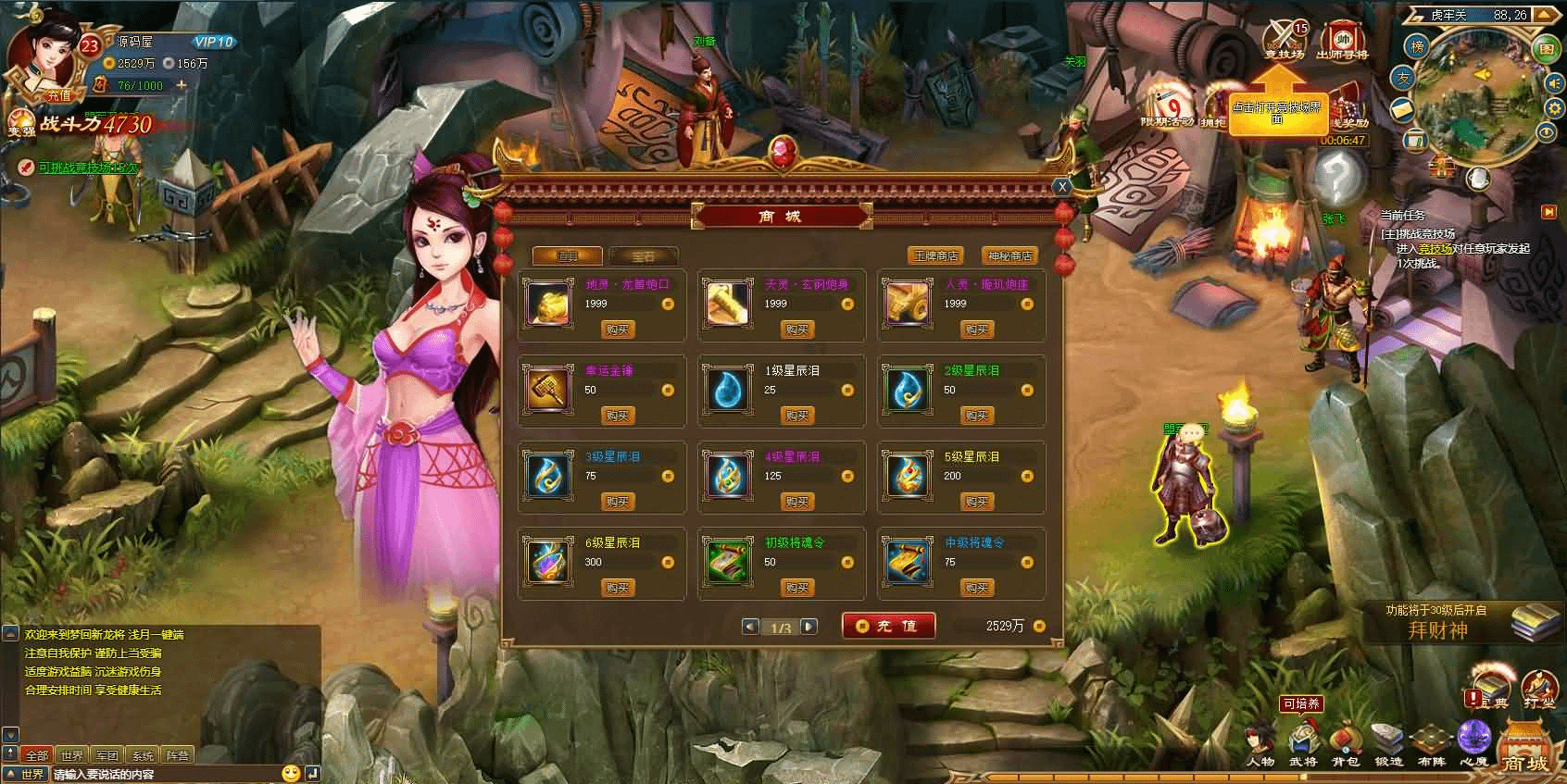
Task: Open the 武将 generals menu
Action: click(x=1302, y=744)
